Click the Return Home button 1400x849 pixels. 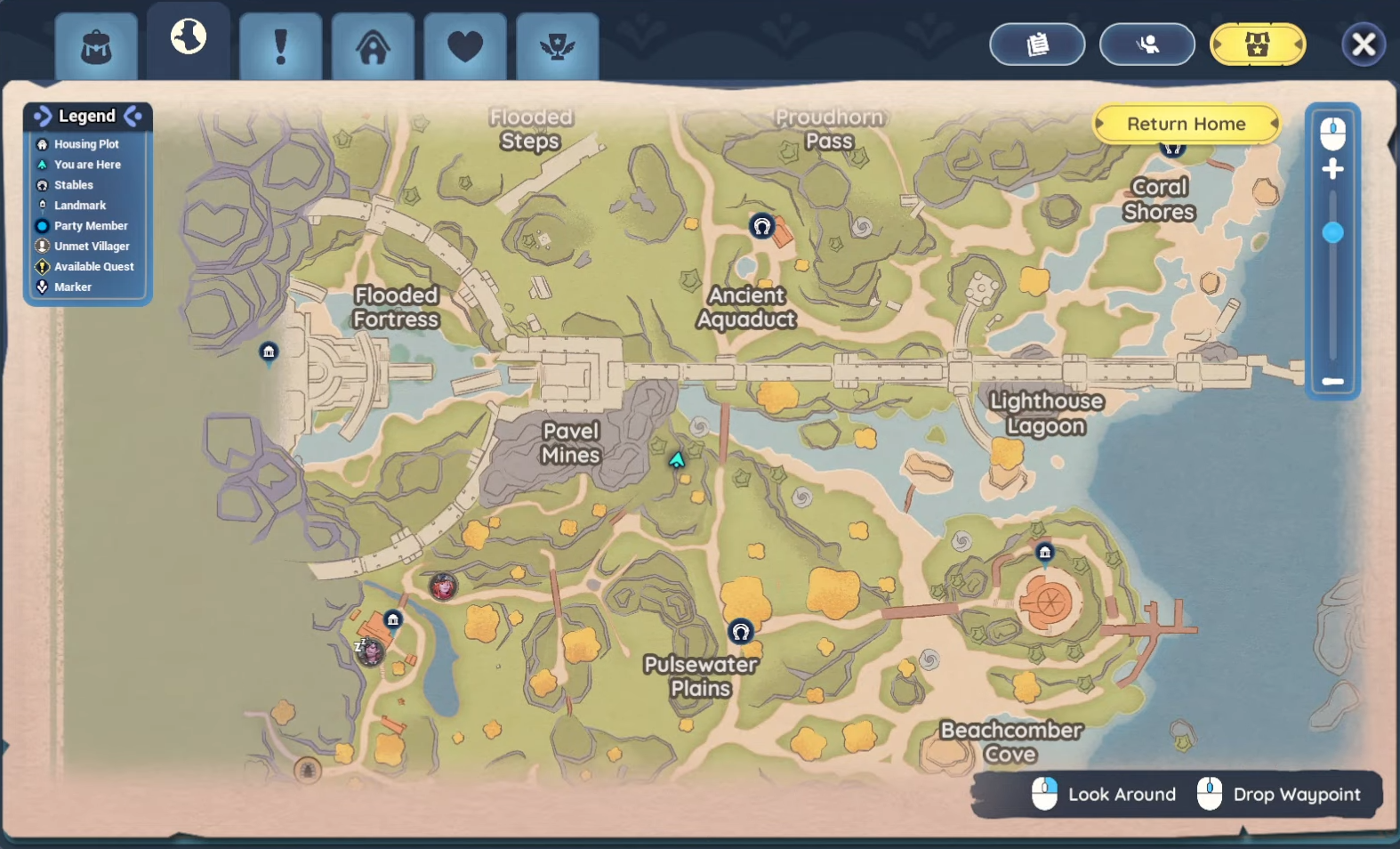1187,124
